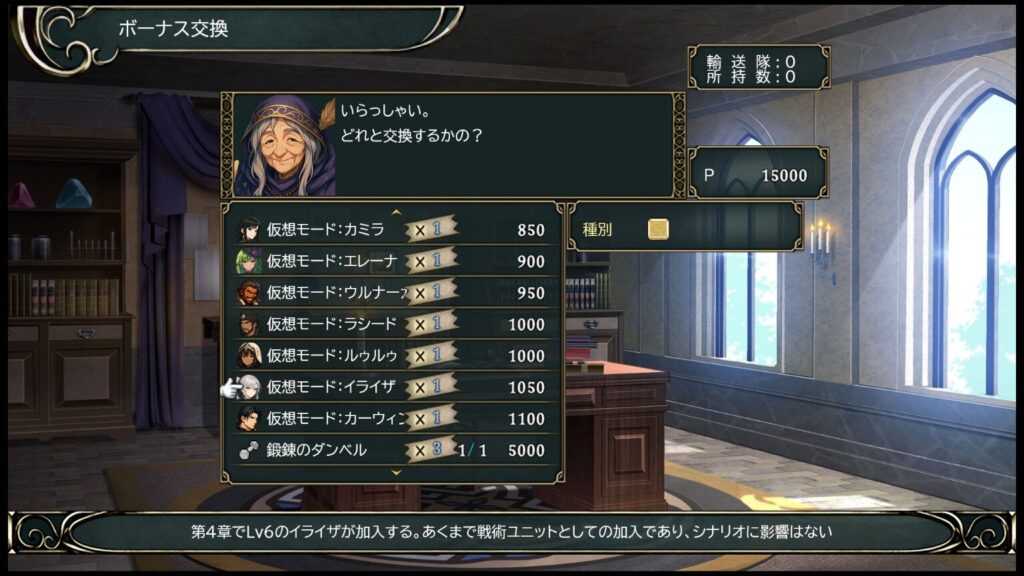Exchange for 仮想モード:イライザ
The height and width of the screenshot is (576, 1024).
tap(392, 387)
